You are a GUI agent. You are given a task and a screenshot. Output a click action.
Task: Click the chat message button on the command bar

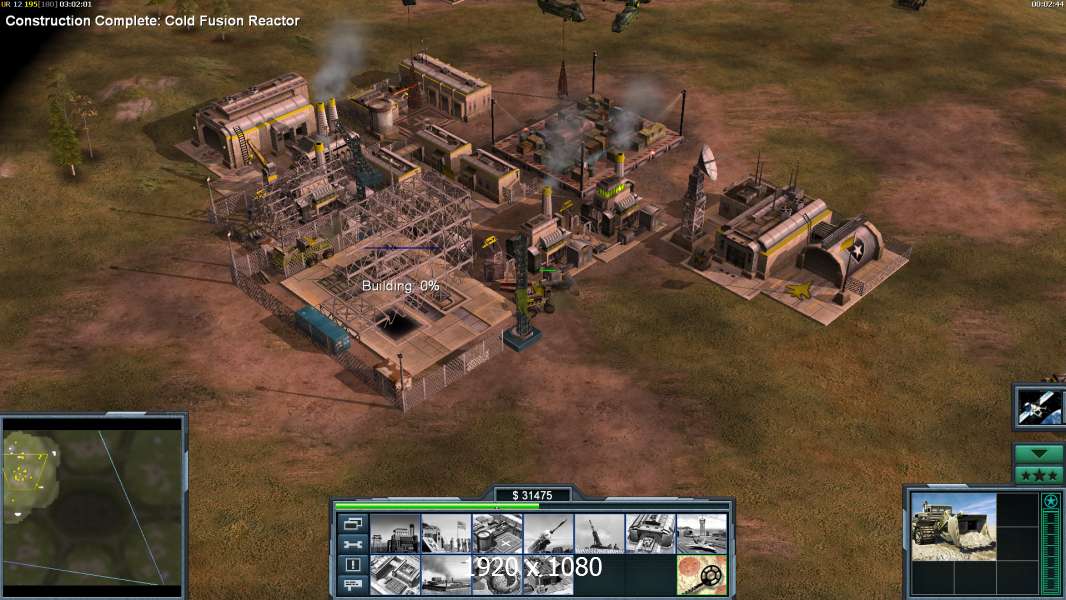352,586
